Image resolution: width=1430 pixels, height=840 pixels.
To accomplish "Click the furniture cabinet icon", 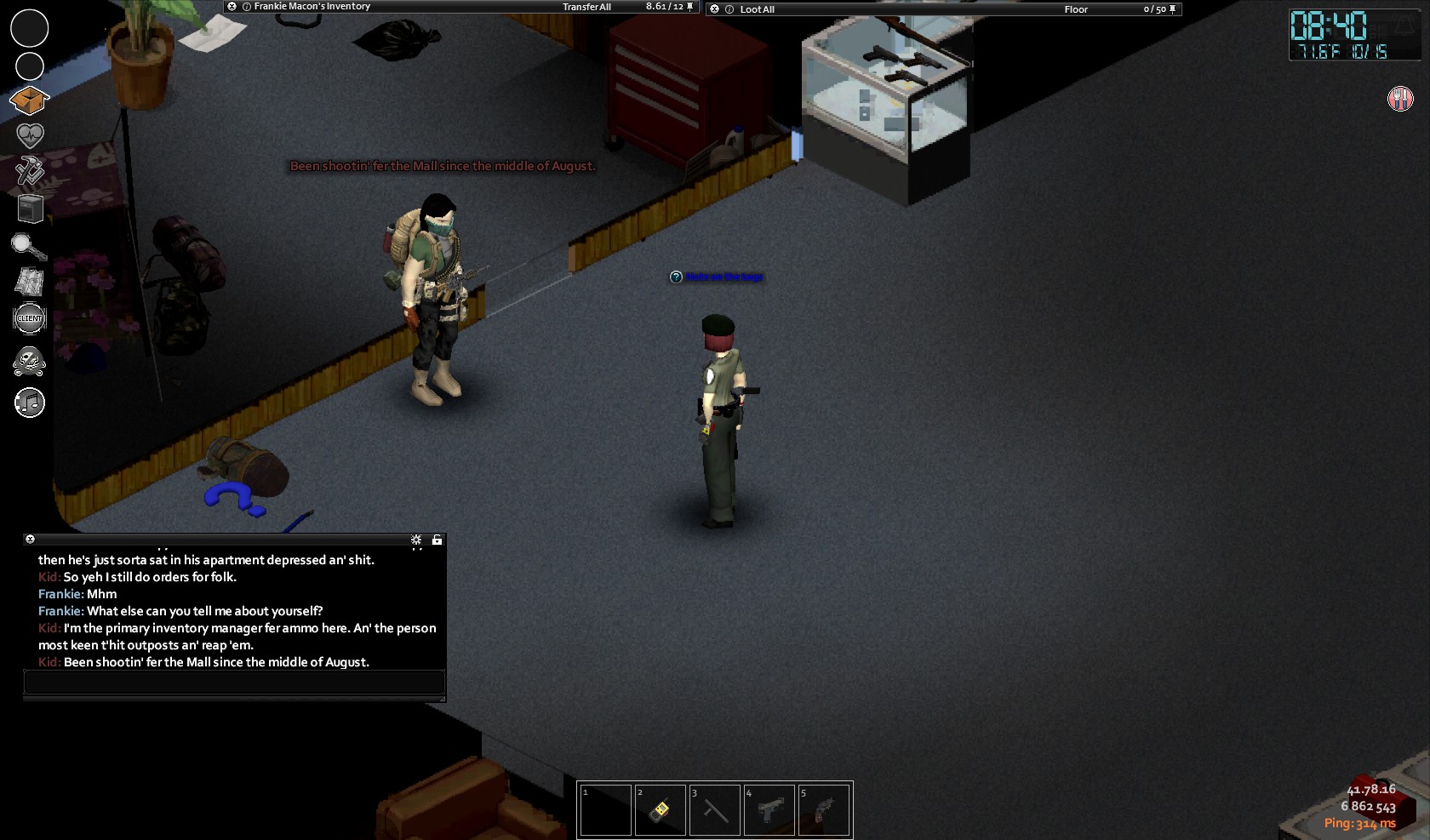I will [30, 208].
